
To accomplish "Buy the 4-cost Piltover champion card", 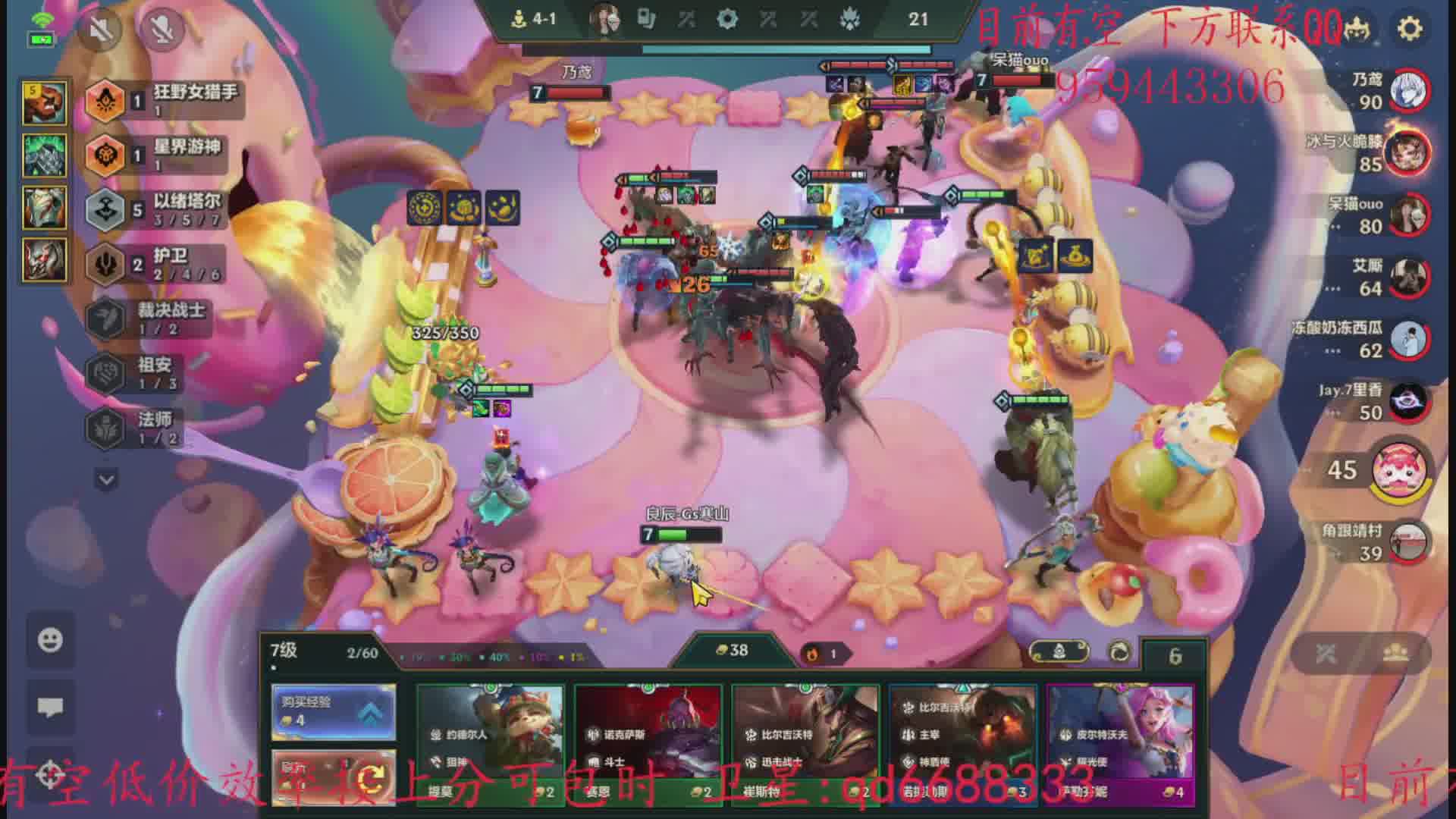I will [1120, 742].
